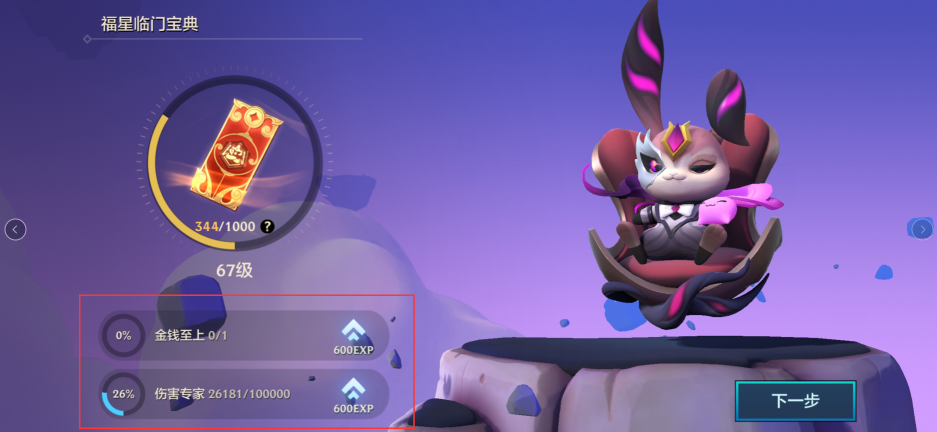Viewport: 937px width, 432px height.
Task: Select the 金钱至上 mission row
Action: point(244,335)
